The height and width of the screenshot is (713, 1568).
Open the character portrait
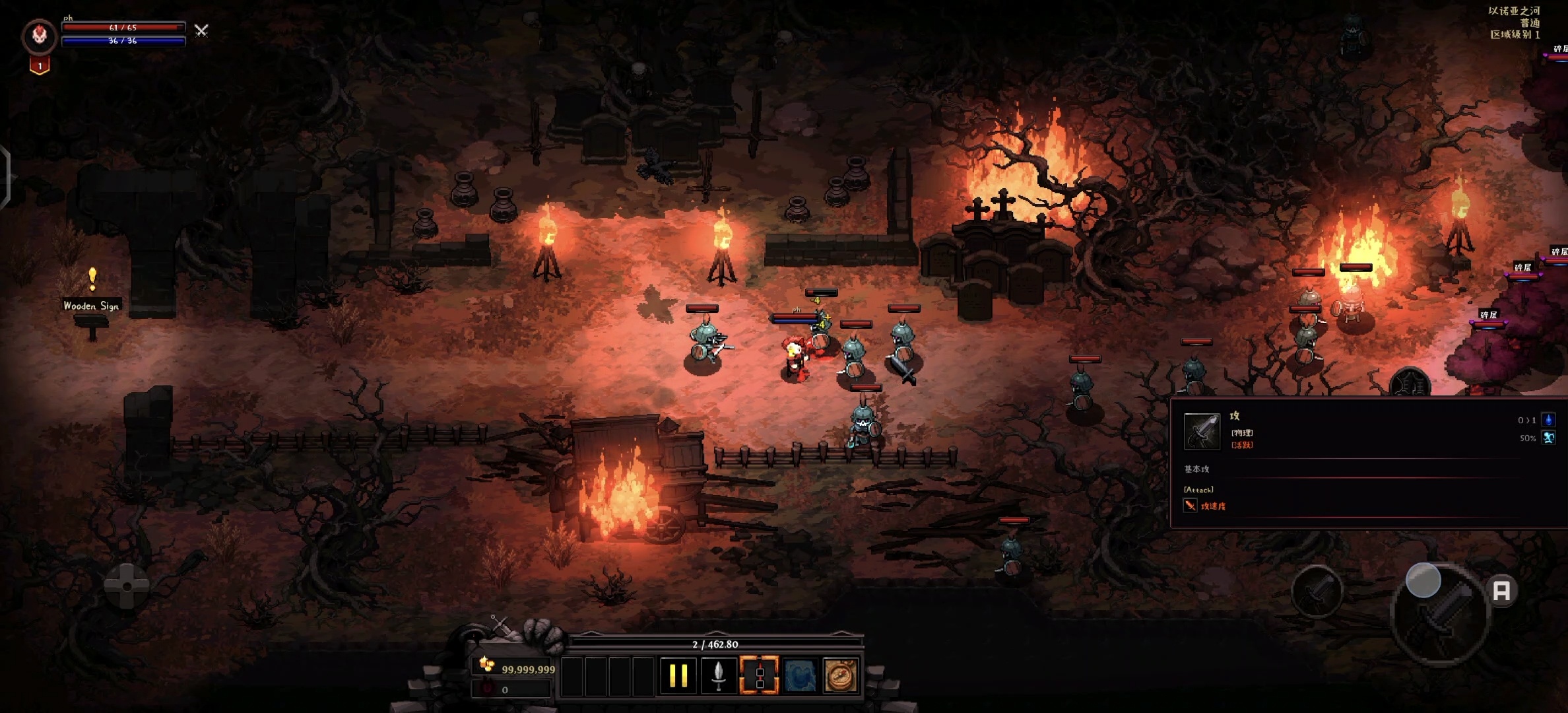click(40, 36)
